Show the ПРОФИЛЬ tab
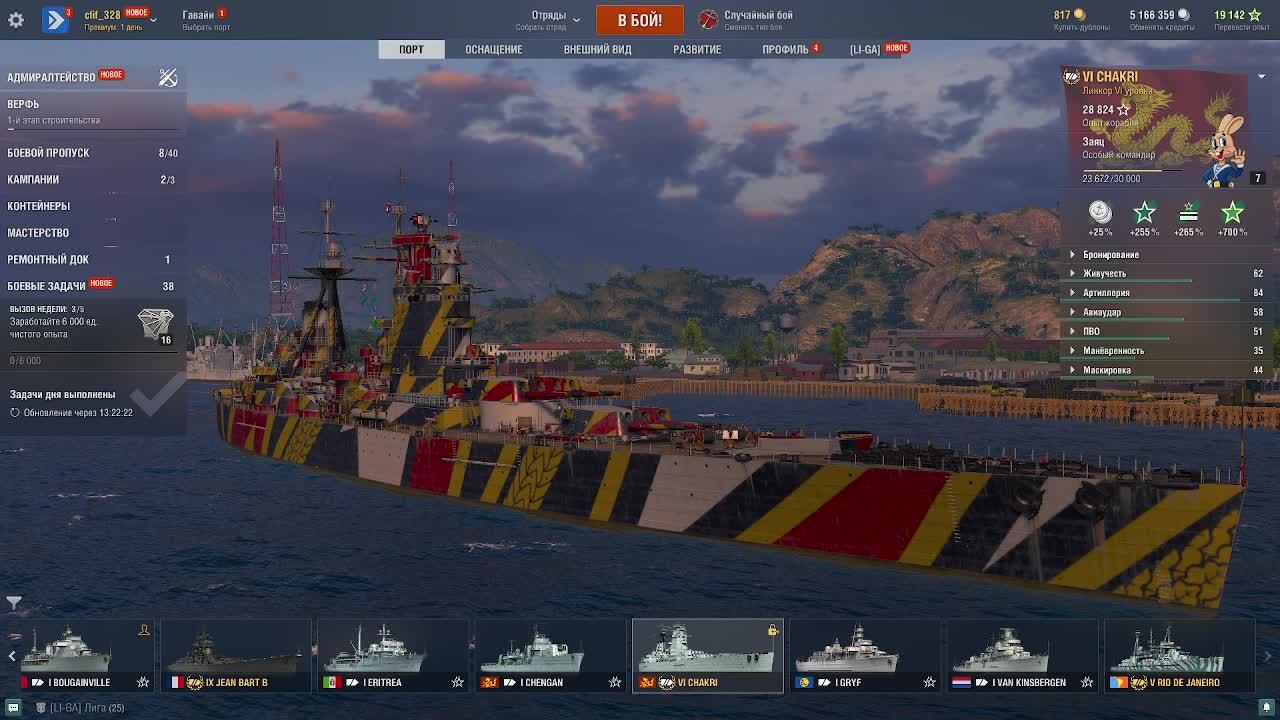The width and height of the screenshot is (1280, 720). (x=785, y=49)
